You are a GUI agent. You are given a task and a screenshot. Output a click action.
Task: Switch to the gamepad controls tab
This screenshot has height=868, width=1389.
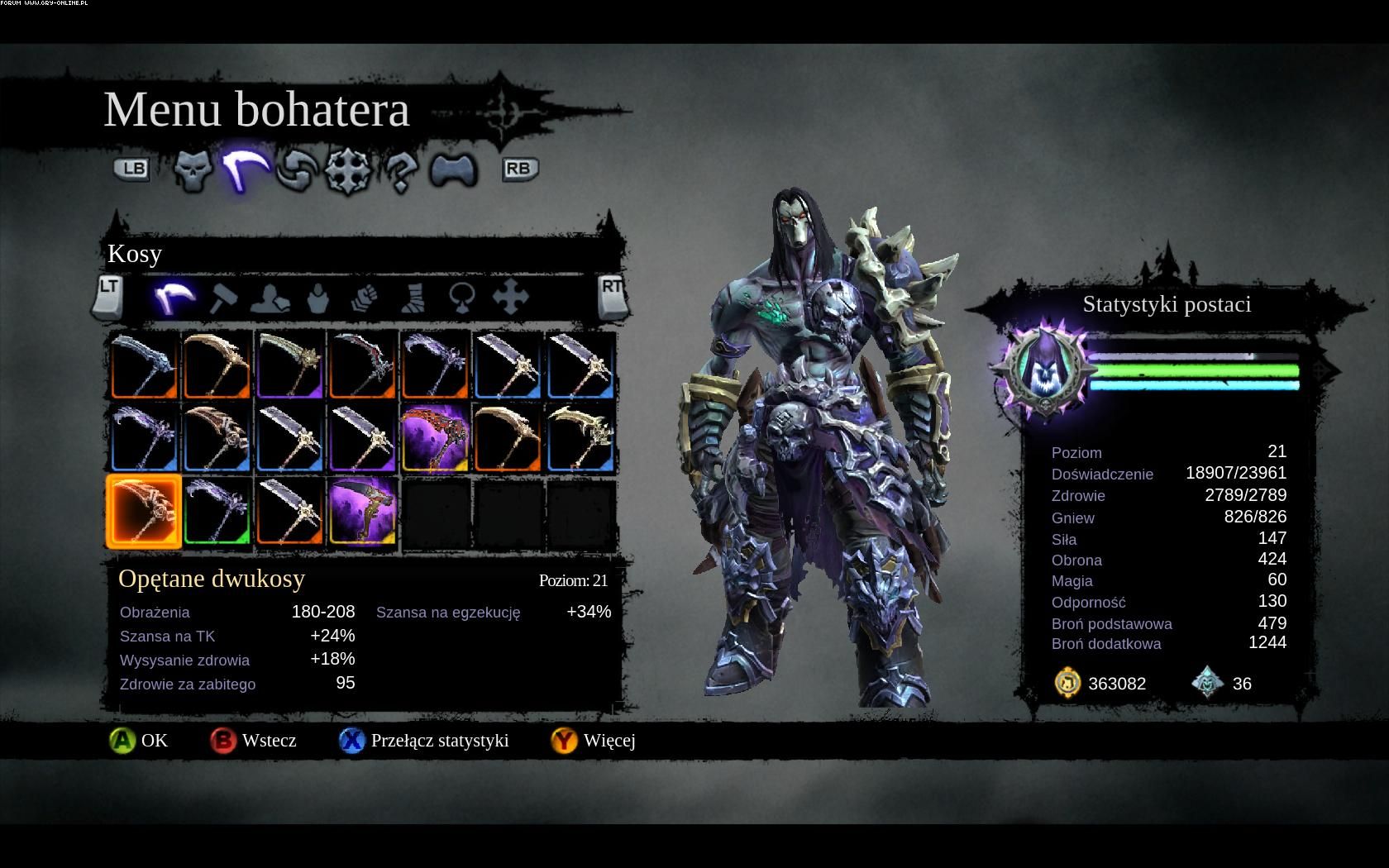coord(453,169)
